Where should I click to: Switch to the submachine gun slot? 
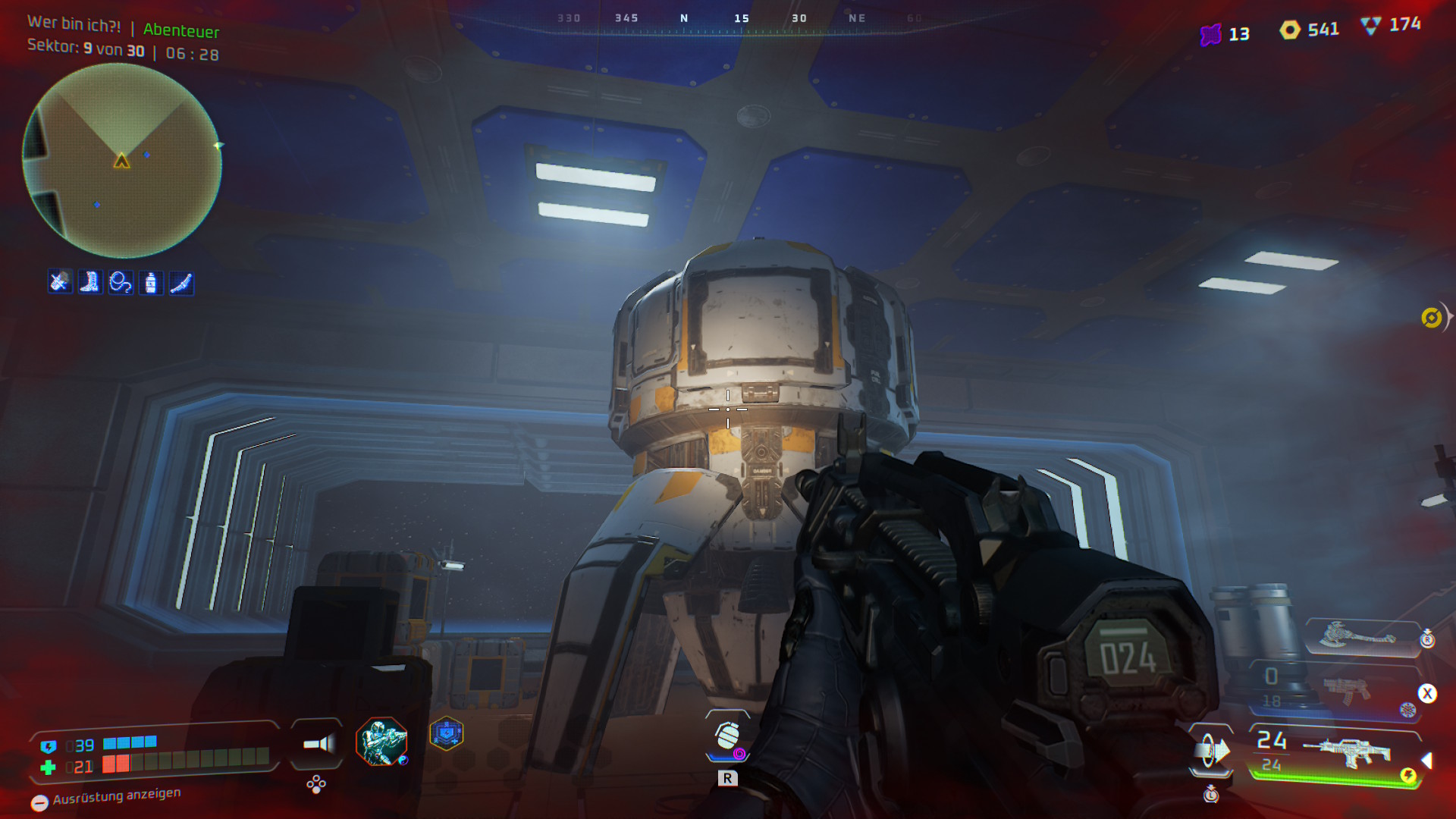pyautogui.click(x=1346, y=689)
